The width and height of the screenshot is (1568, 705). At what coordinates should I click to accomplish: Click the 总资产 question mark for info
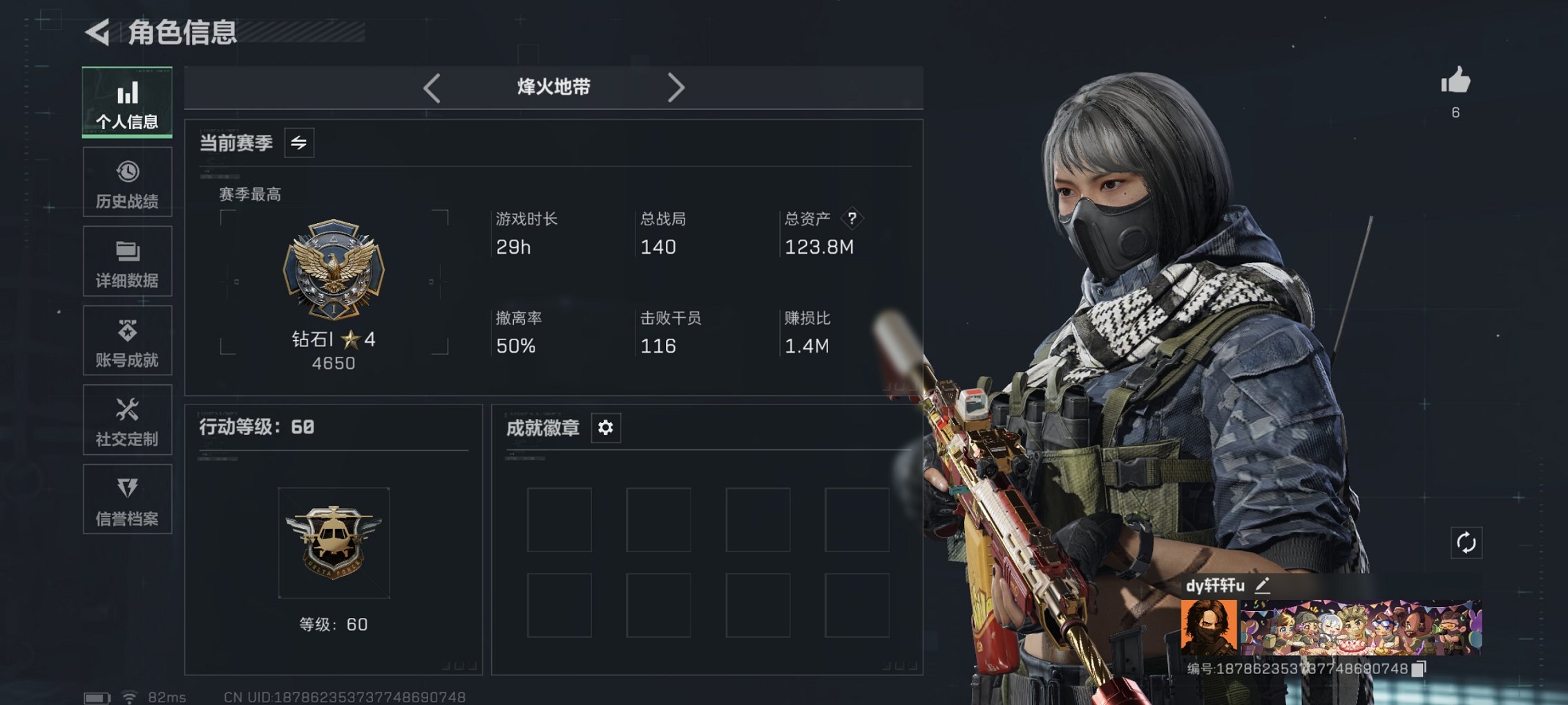coord(852,219)
